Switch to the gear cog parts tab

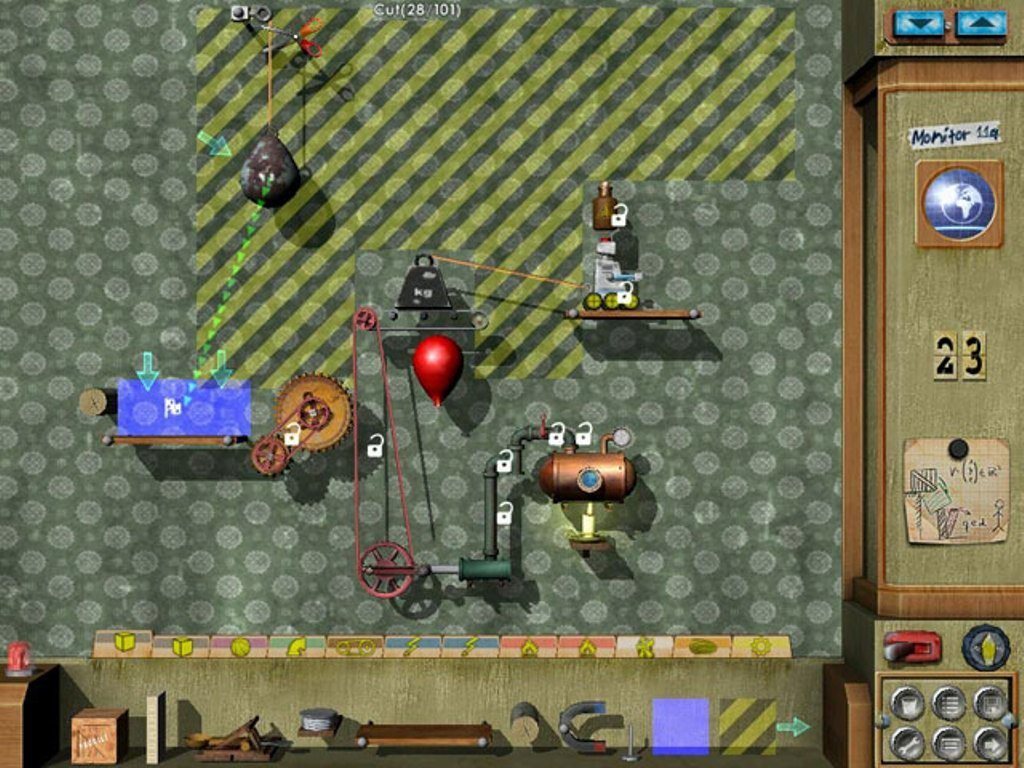[x=760, y=647]
